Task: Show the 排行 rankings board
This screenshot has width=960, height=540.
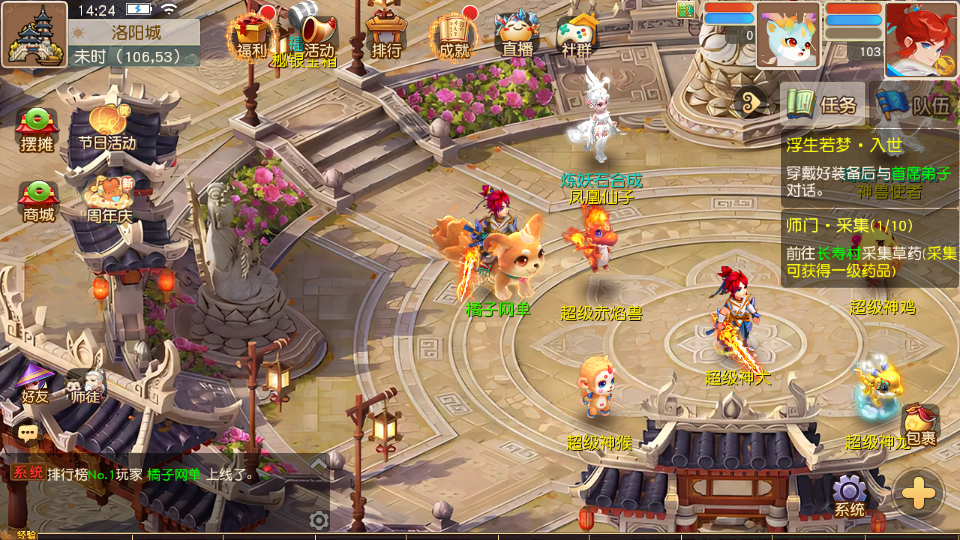Action: point(386,36)
